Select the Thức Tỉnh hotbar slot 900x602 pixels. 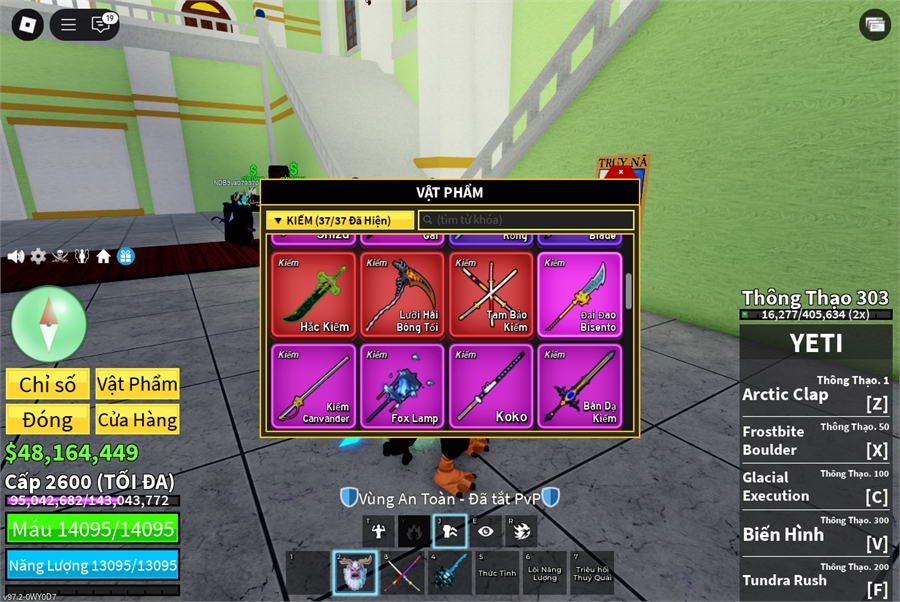[497, 573]
